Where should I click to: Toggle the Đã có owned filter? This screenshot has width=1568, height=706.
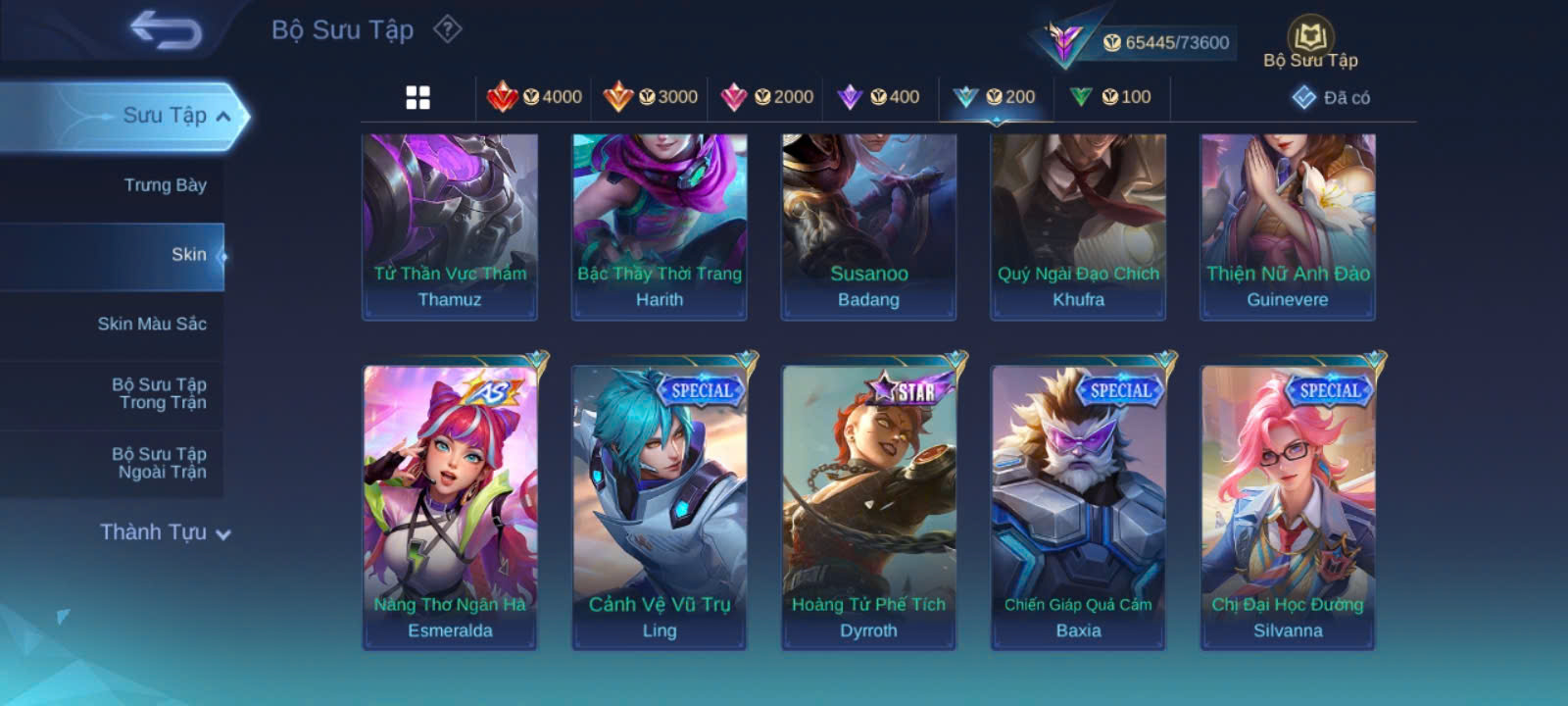(x=1332, y=97)
